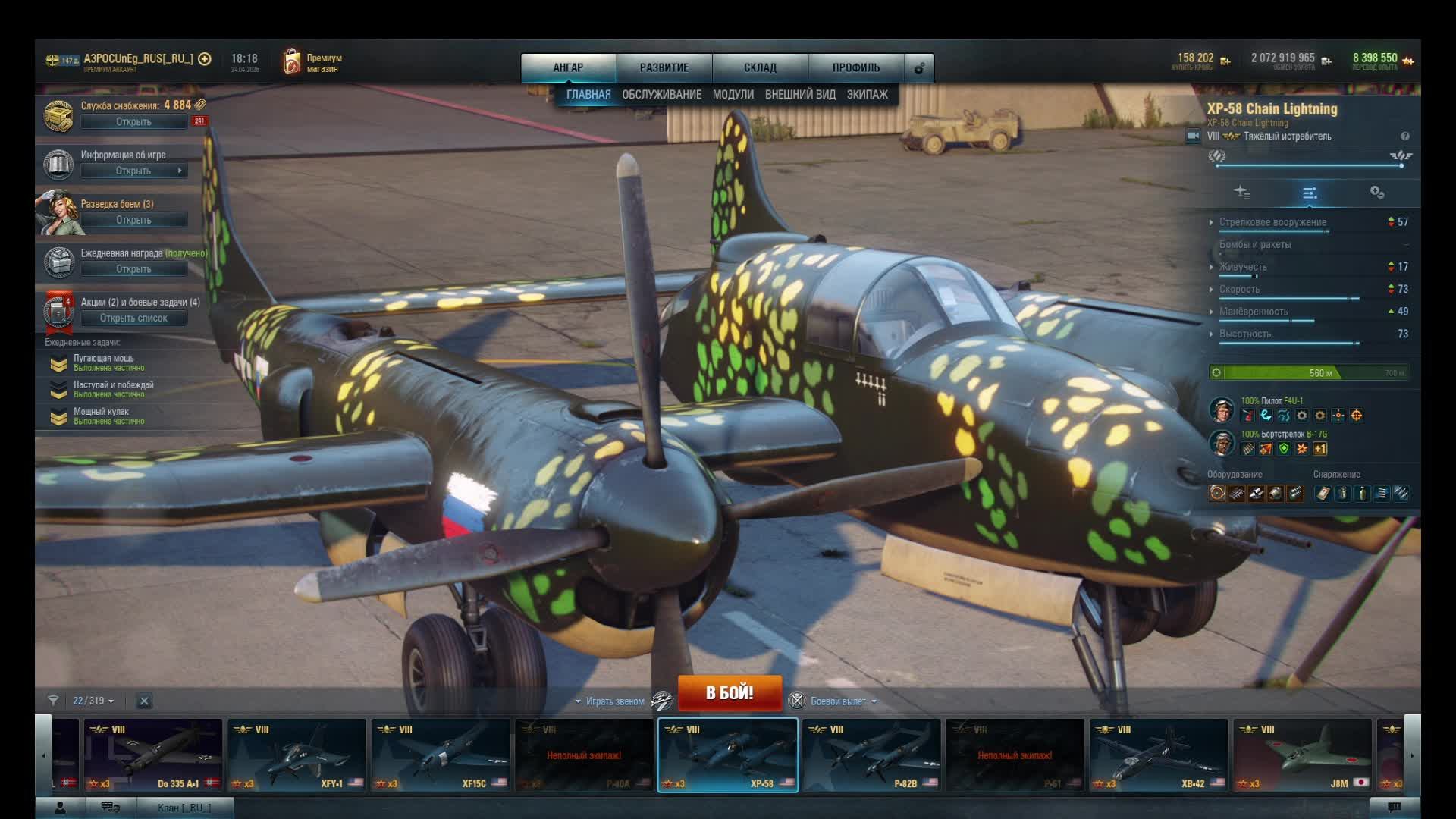Pick the J8M aircraft card
This screenshot has width=1456, height=819.
pyautogui.click(x=1302, y=755)
